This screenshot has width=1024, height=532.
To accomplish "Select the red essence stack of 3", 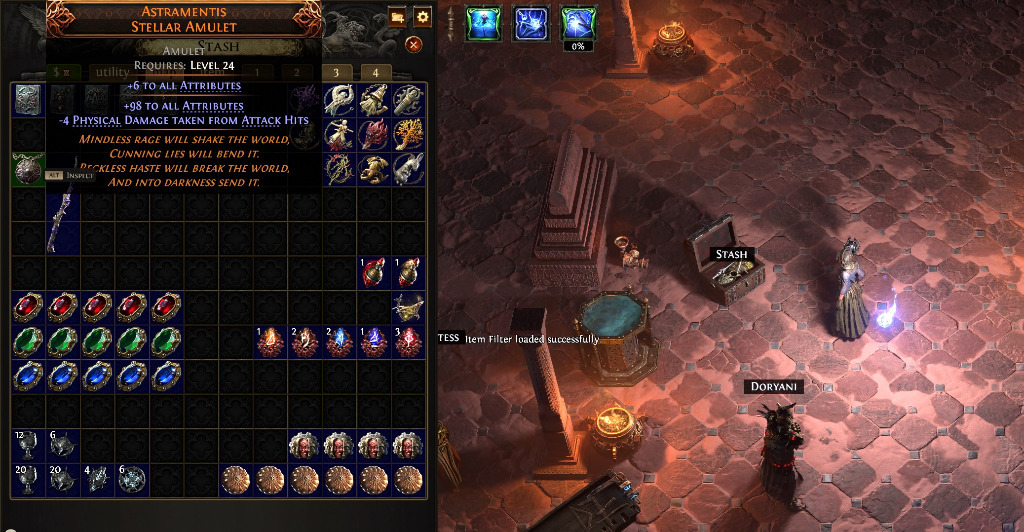I will (407, 342).
